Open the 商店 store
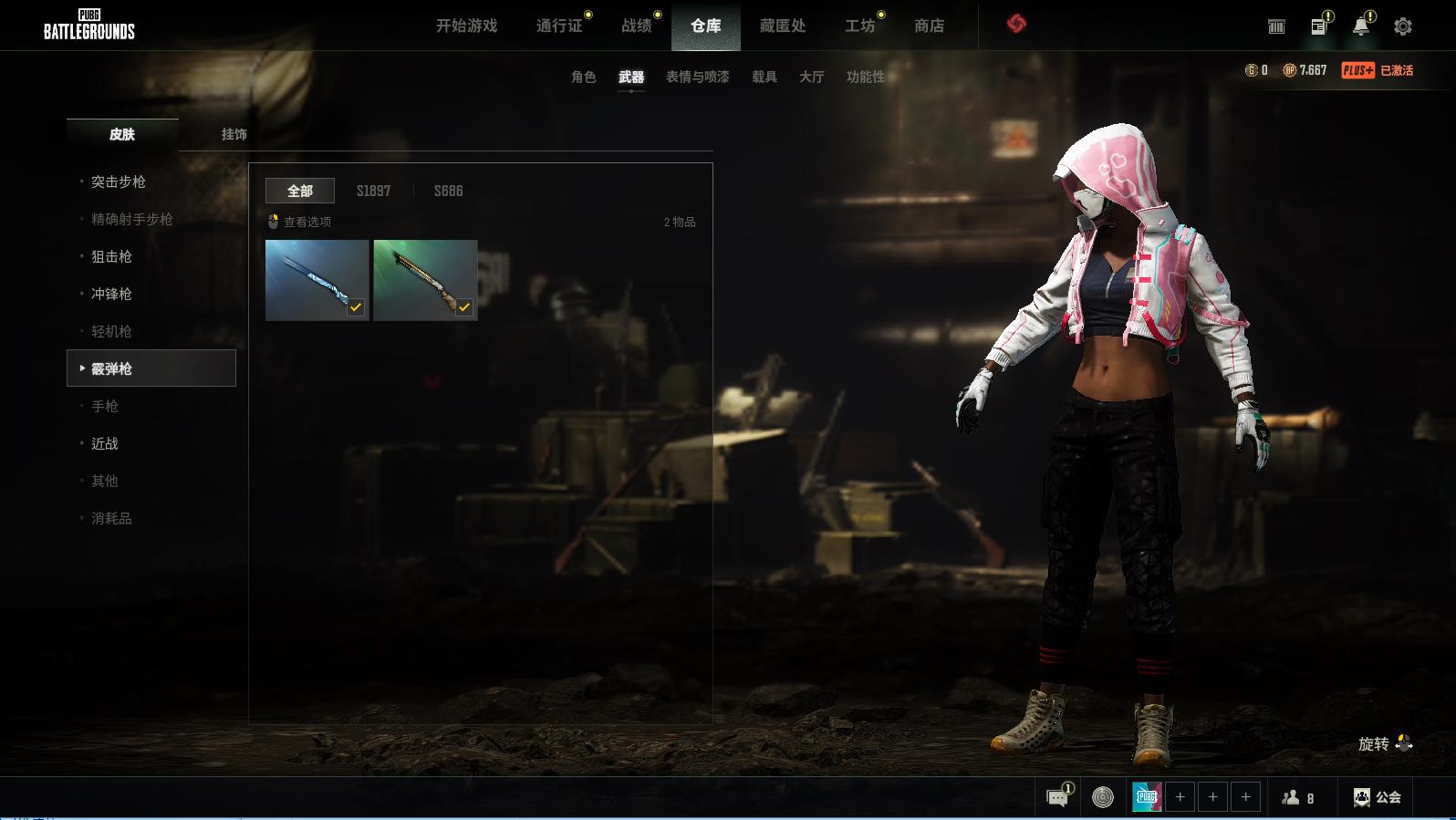Screen dimensions: 1456x820 click(x=929, y=26)
